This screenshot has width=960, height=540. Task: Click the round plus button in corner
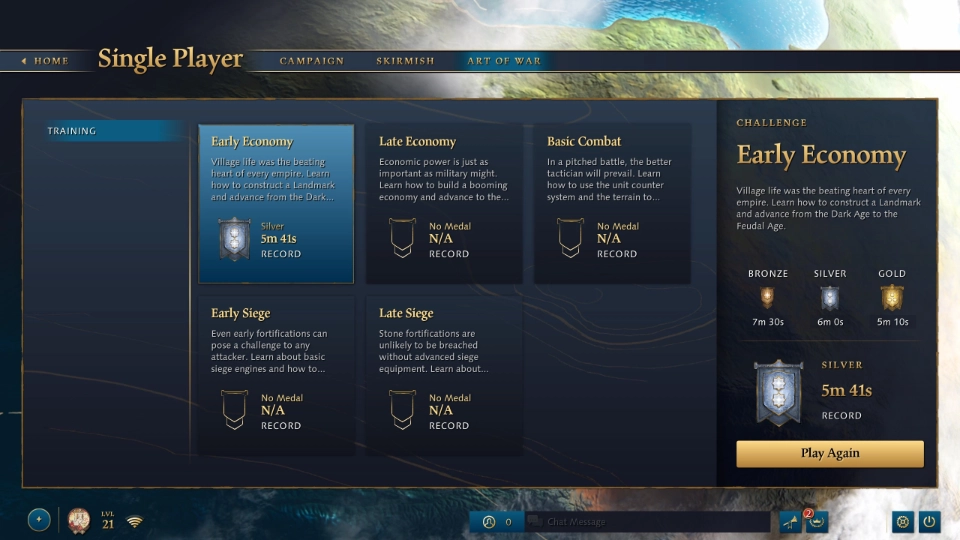[39, 520]
